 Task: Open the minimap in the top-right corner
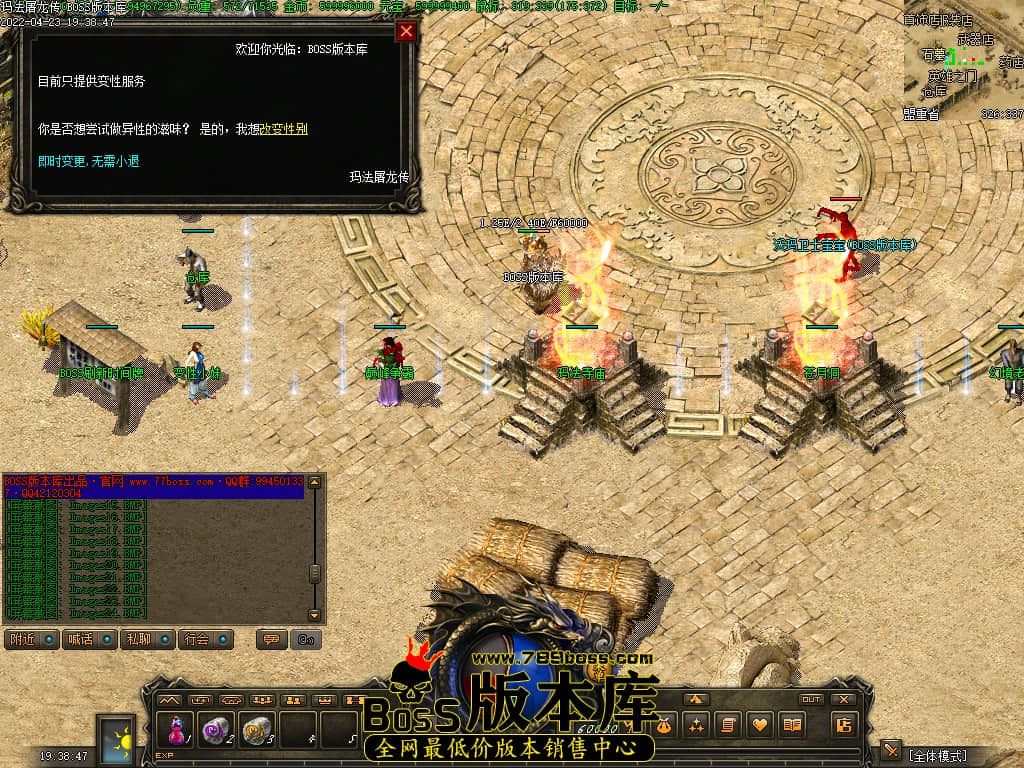(x=963, y=62)
